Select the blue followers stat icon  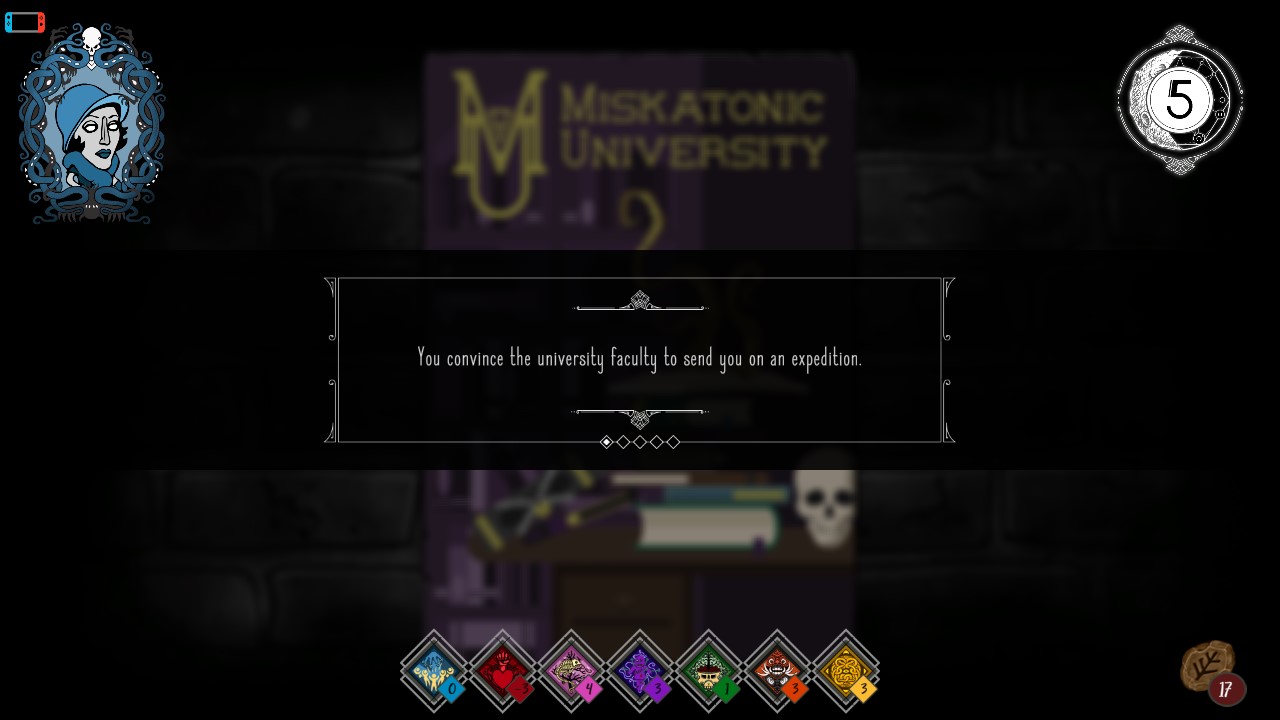(434, 670)
